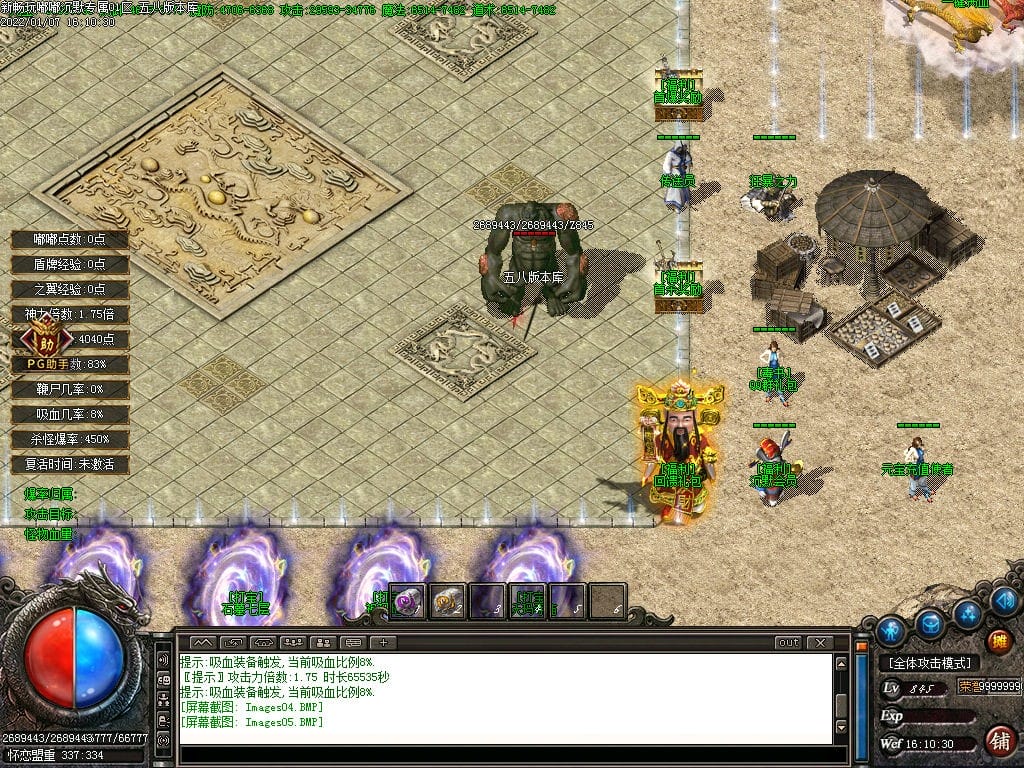Select the mountain-shaped chat toolbar button
Screen dimensions: 1024x768
203,642
